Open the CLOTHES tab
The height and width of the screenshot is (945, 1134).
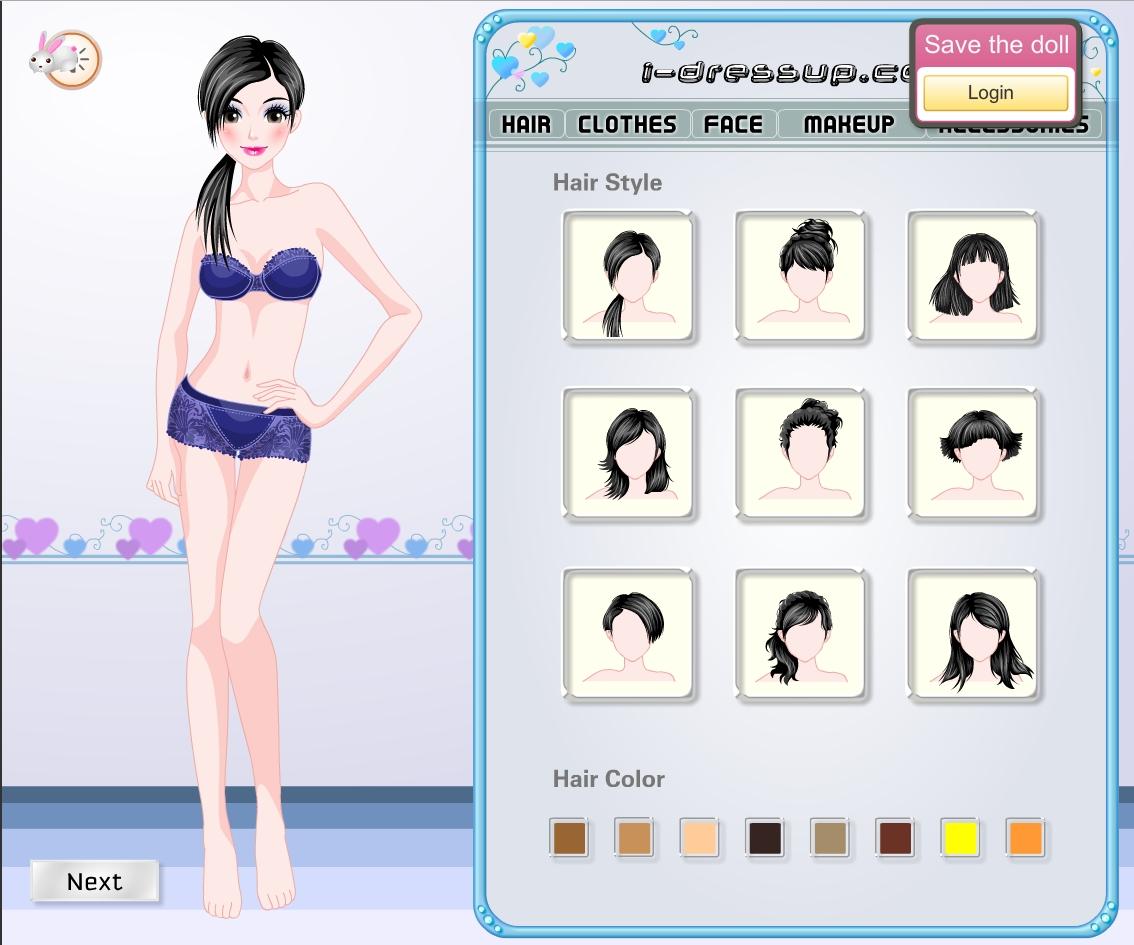tap(627, 124)
